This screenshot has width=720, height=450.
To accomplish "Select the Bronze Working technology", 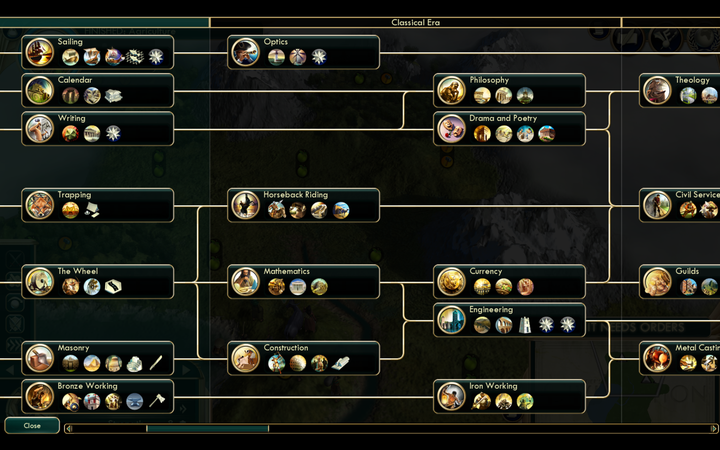I will click(98, 396).
